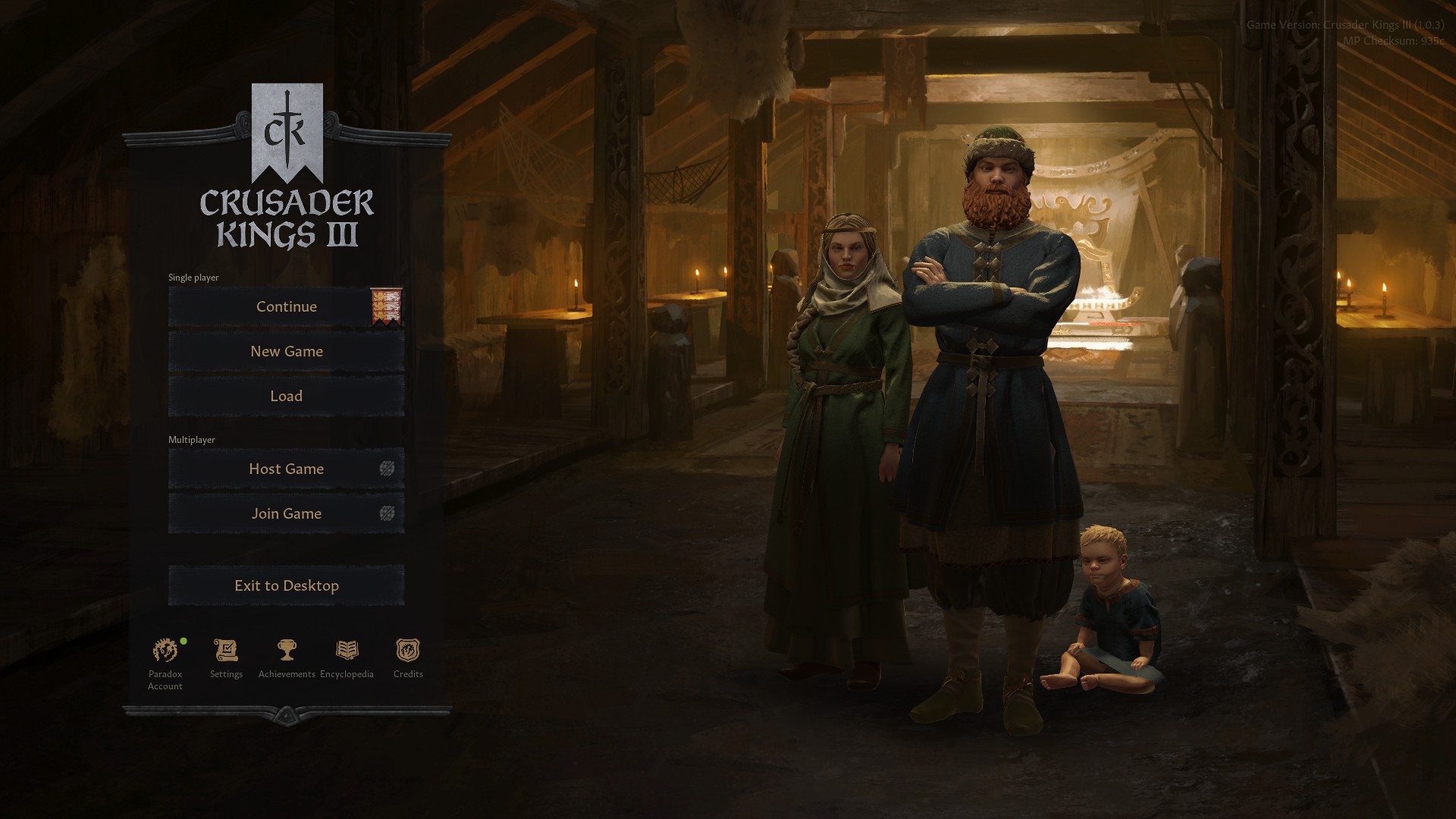Exit to Desktop
Viewport: 1456px width, 819px height.
286,586
